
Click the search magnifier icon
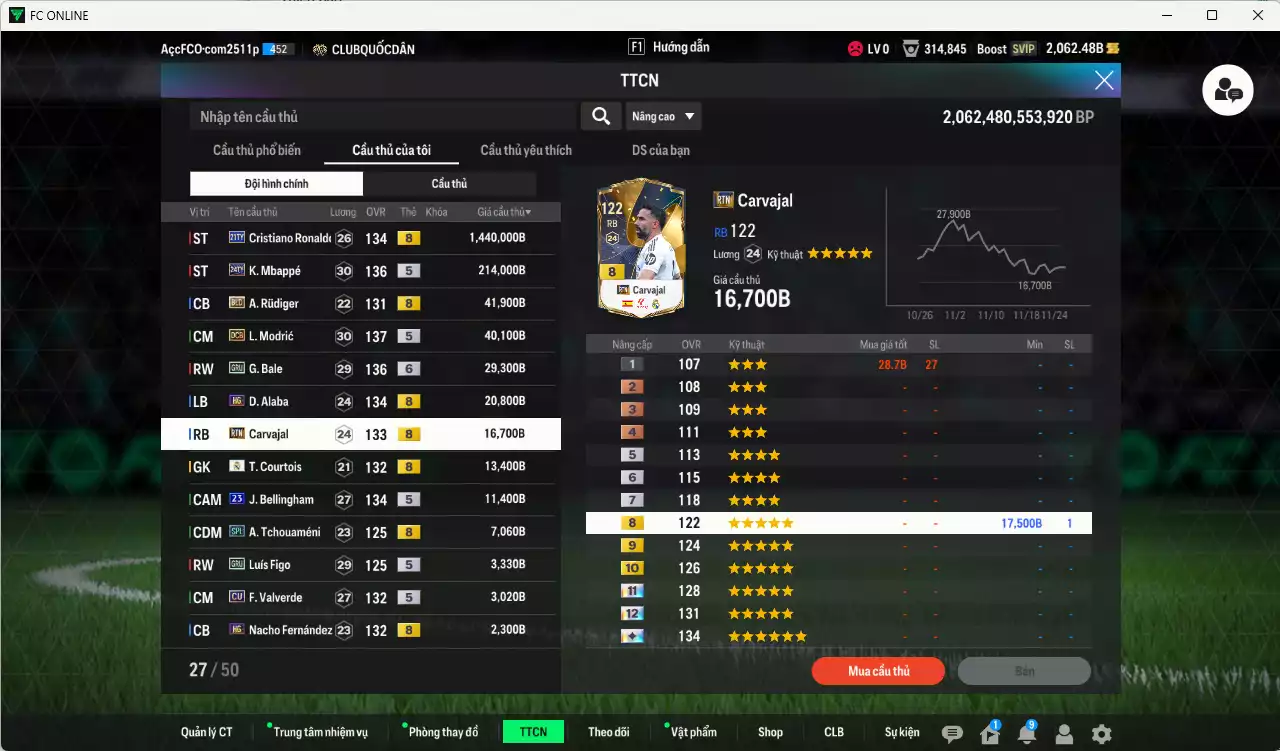tap(600, 116)
